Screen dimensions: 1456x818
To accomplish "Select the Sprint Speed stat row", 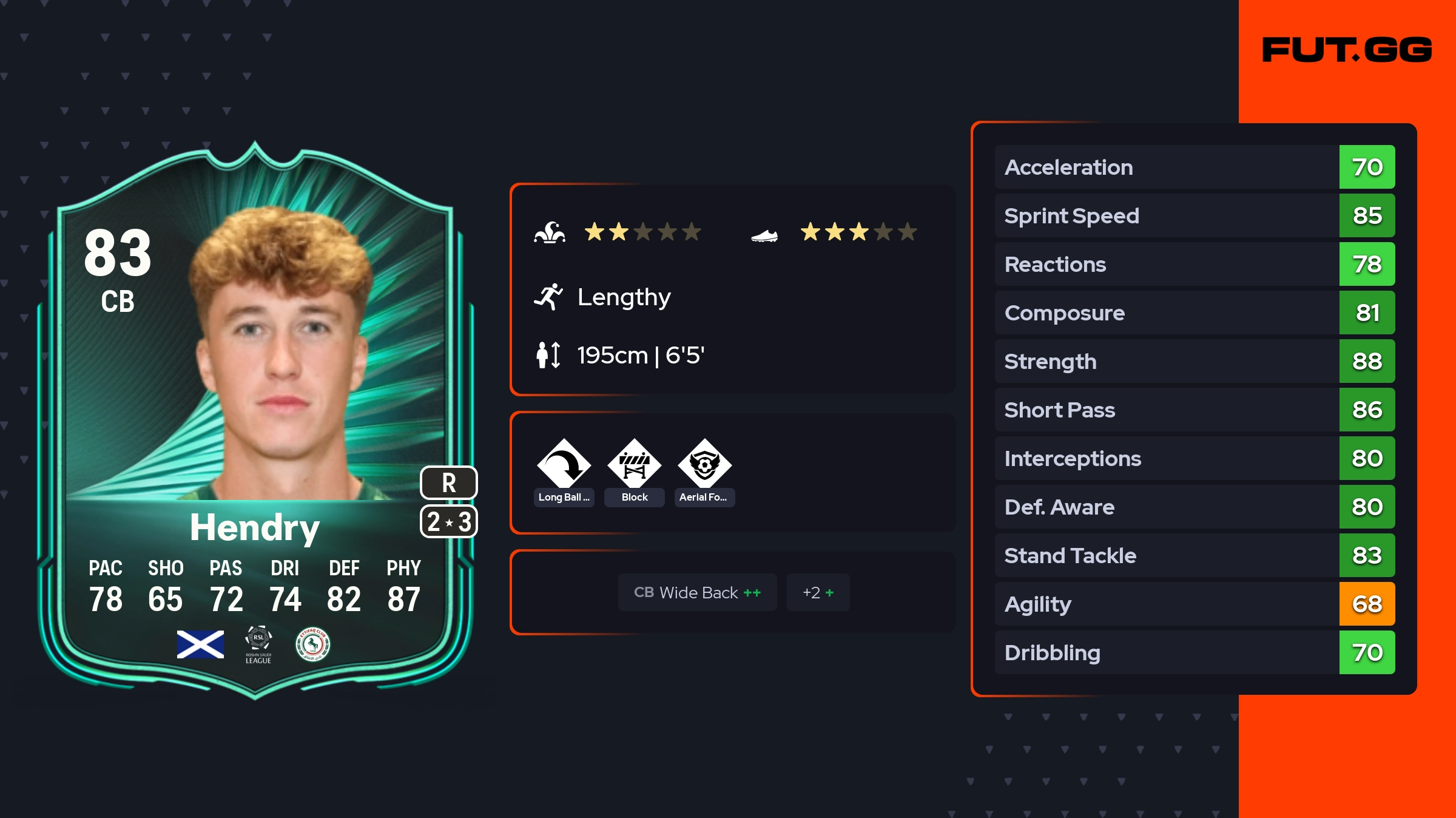I will click(x=1194, y=215).
